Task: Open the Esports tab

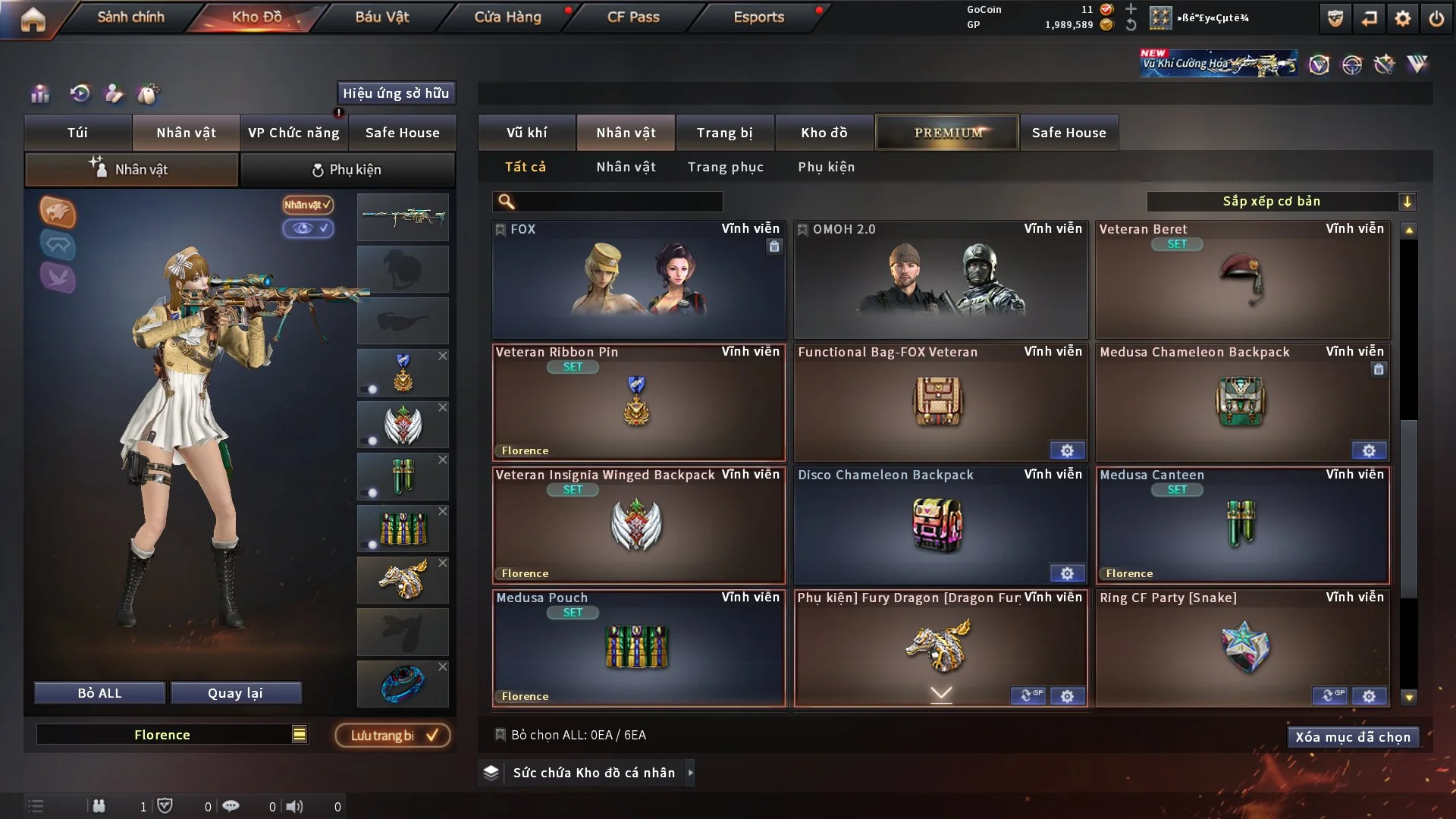Action: click(x=758, y=17)
